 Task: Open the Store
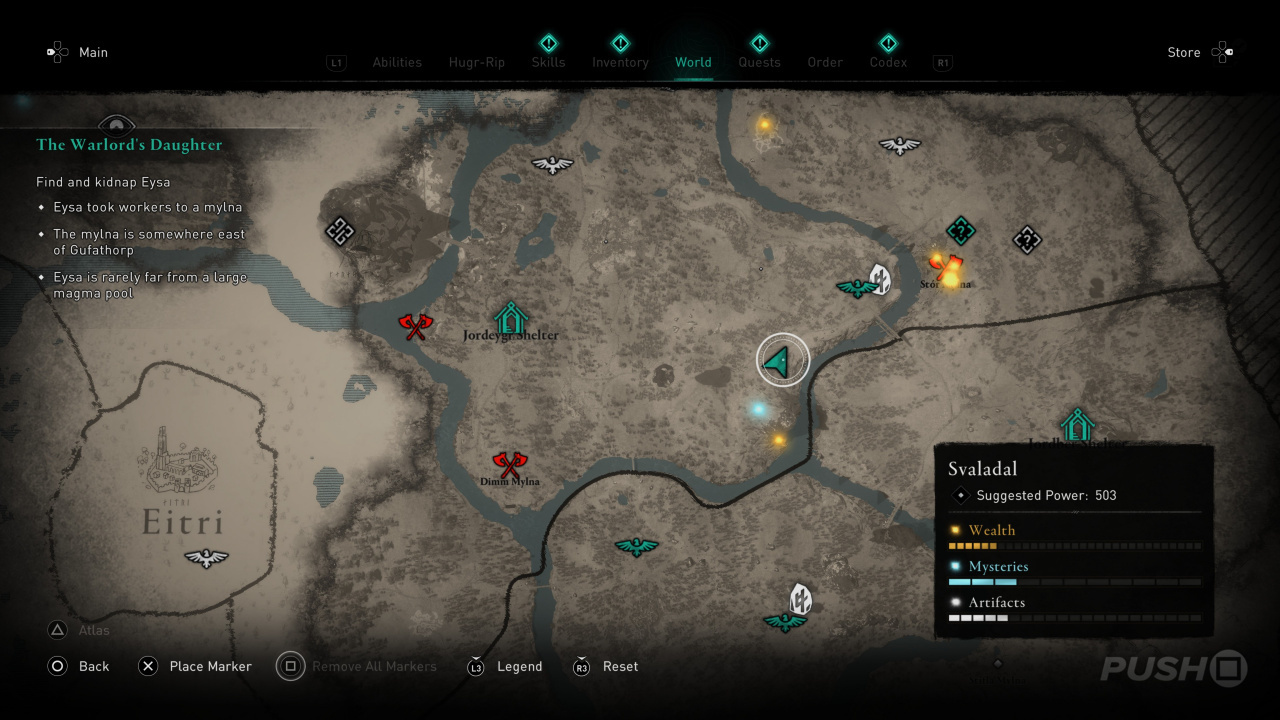click(1184, 52)
